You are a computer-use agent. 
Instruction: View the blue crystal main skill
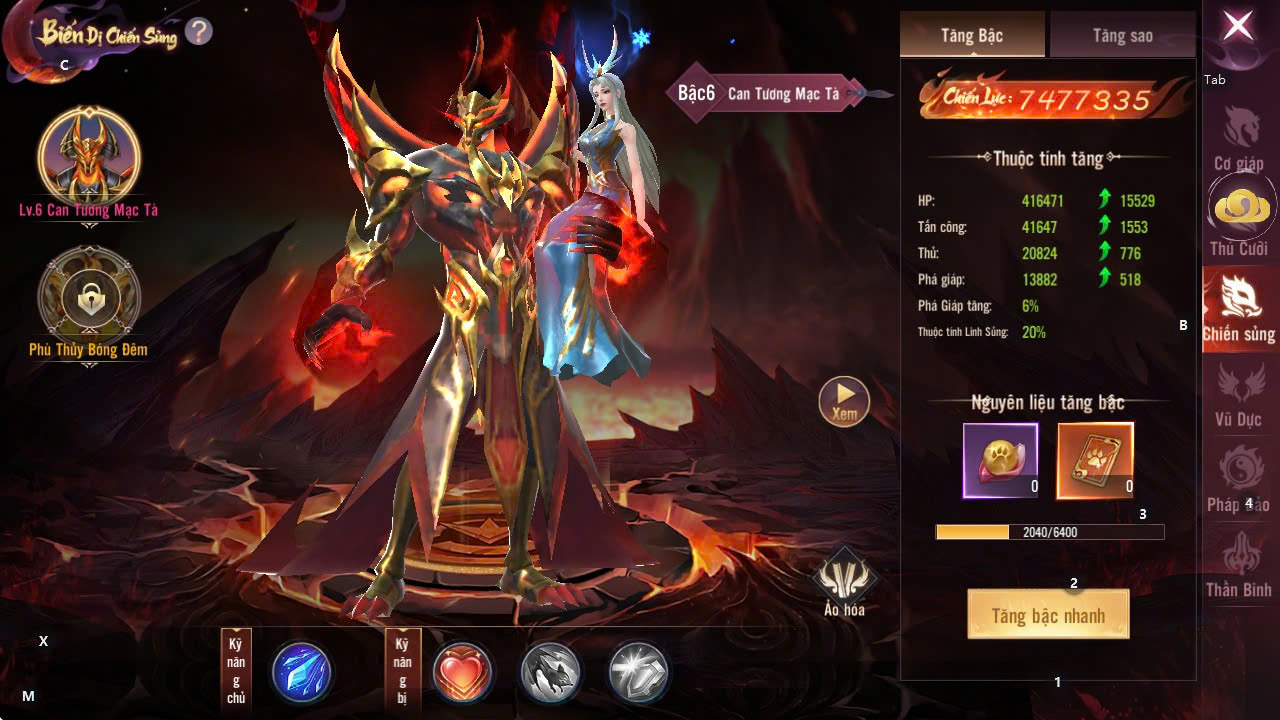pyautogui.click(x=302, y=672)
